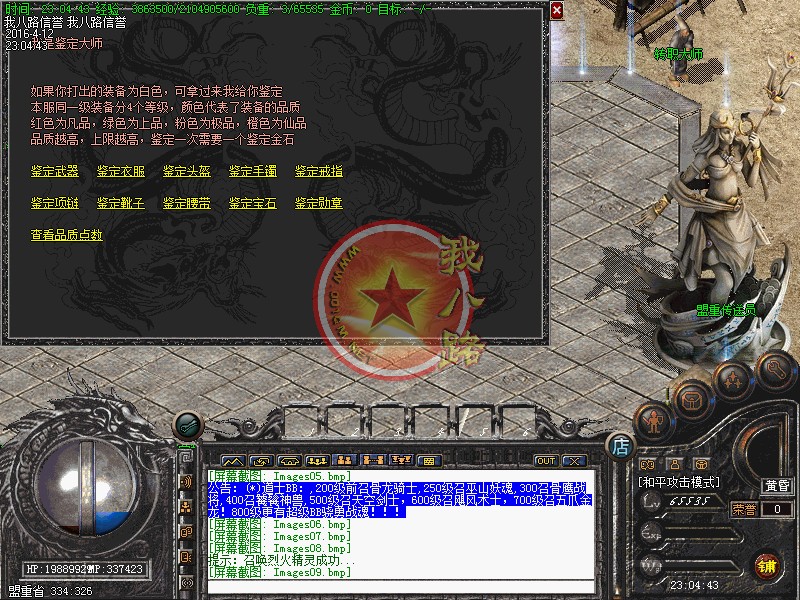Open 查看品质点数 quality points link
The width and height of the screenshot is (800, 600).
pos(66,235)
